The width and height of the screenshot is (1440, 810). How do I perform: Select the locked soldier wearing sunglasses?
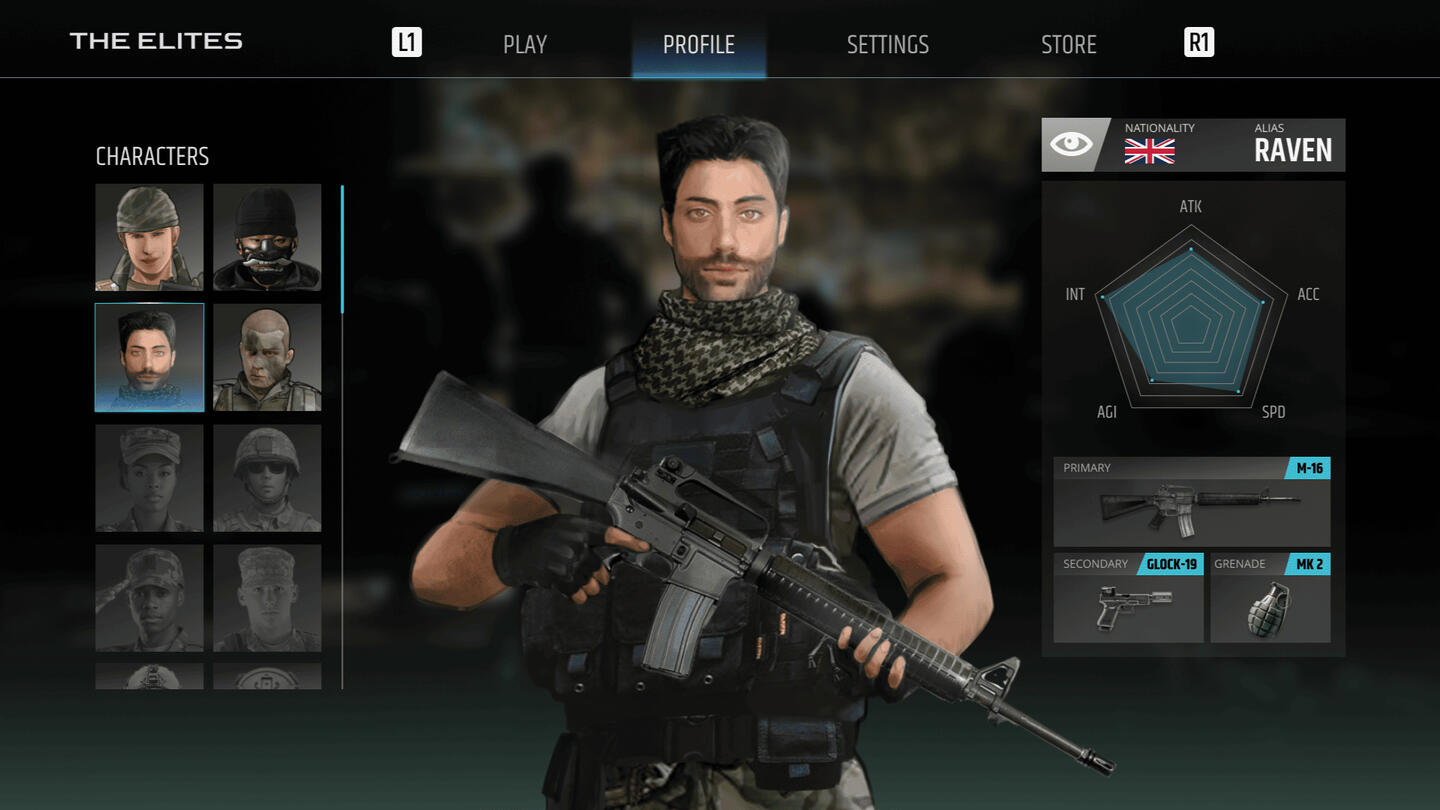pos(267,478)
